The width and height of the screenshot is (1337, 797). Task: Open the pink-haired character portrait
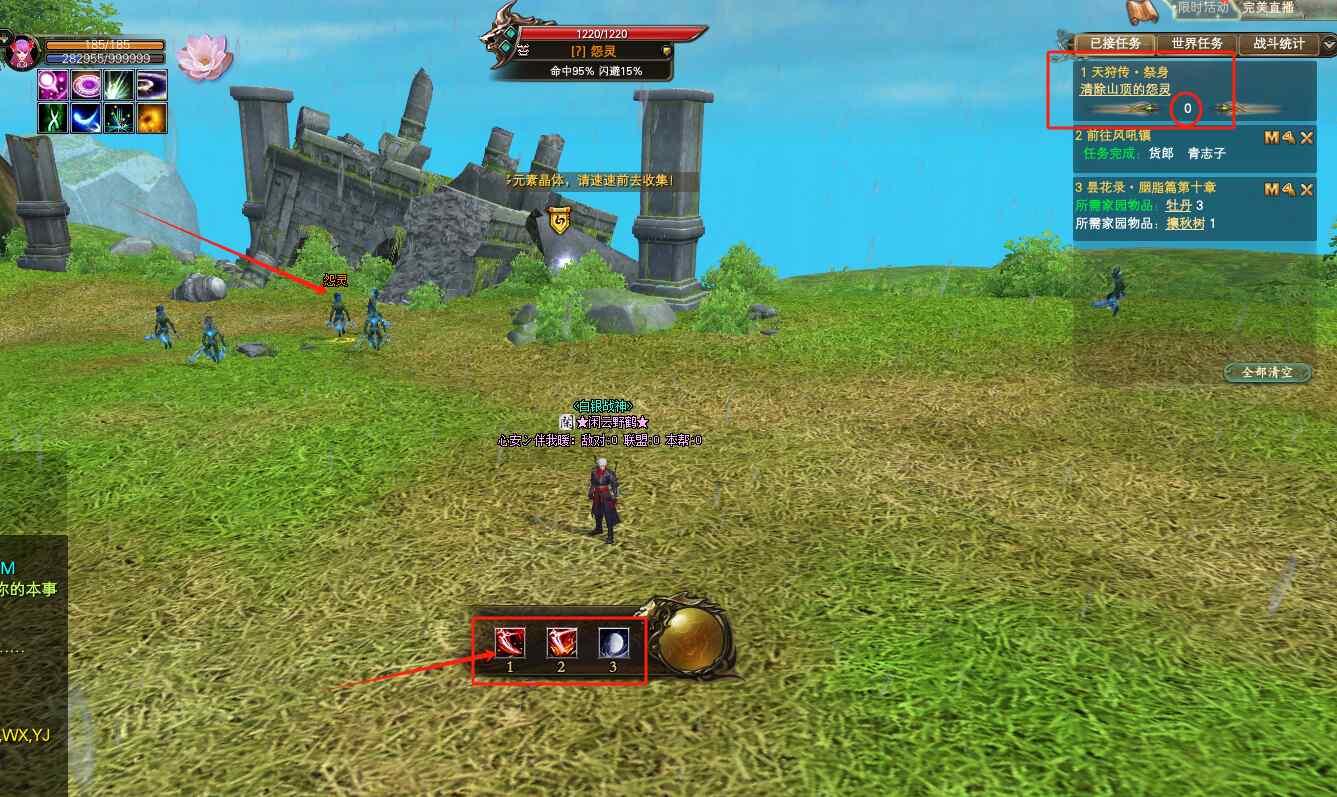pos(20,52)
